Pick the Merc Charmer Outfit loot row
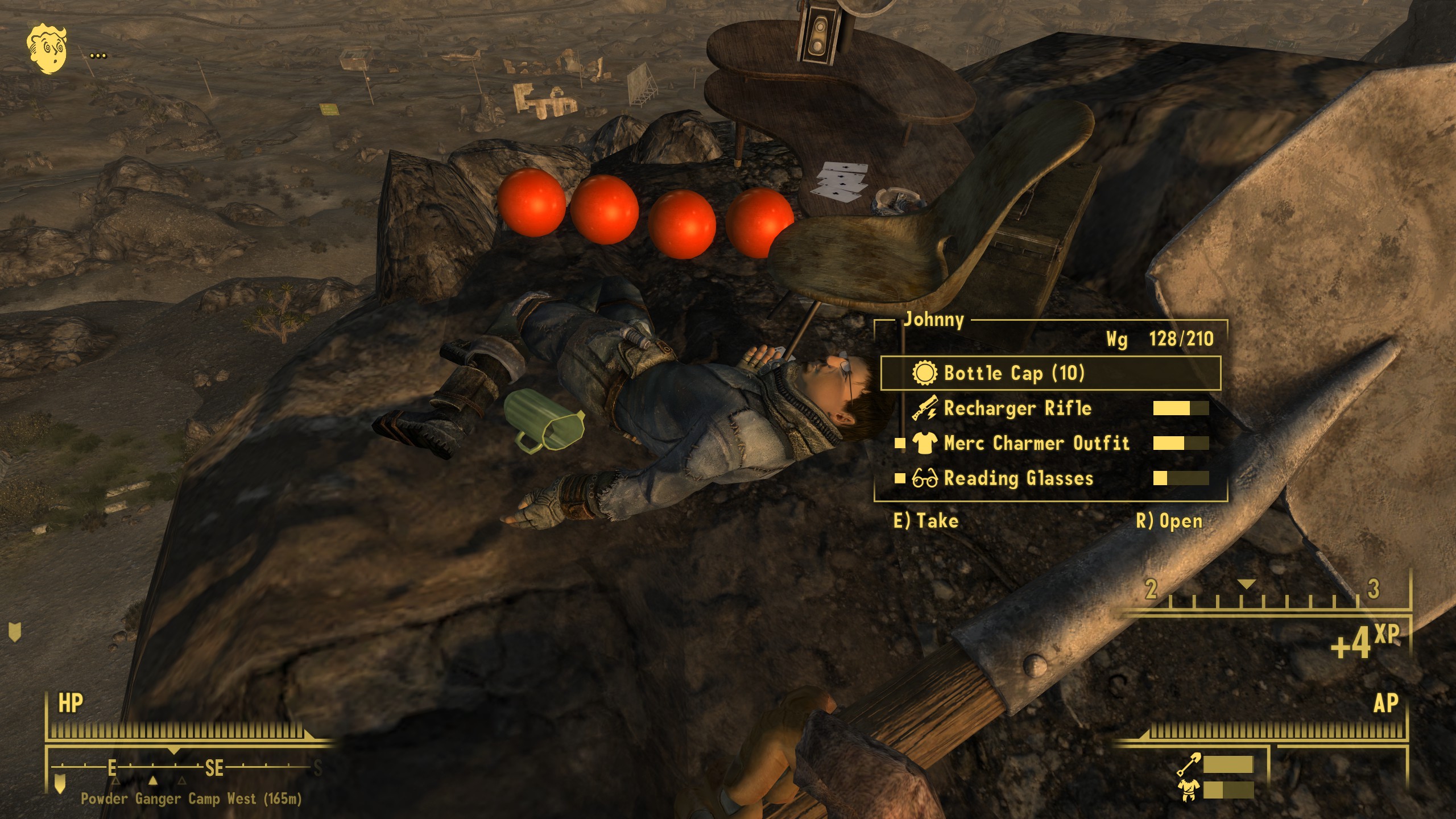Viewport: 1456px width, 819px height. (x=1036, y=443)
